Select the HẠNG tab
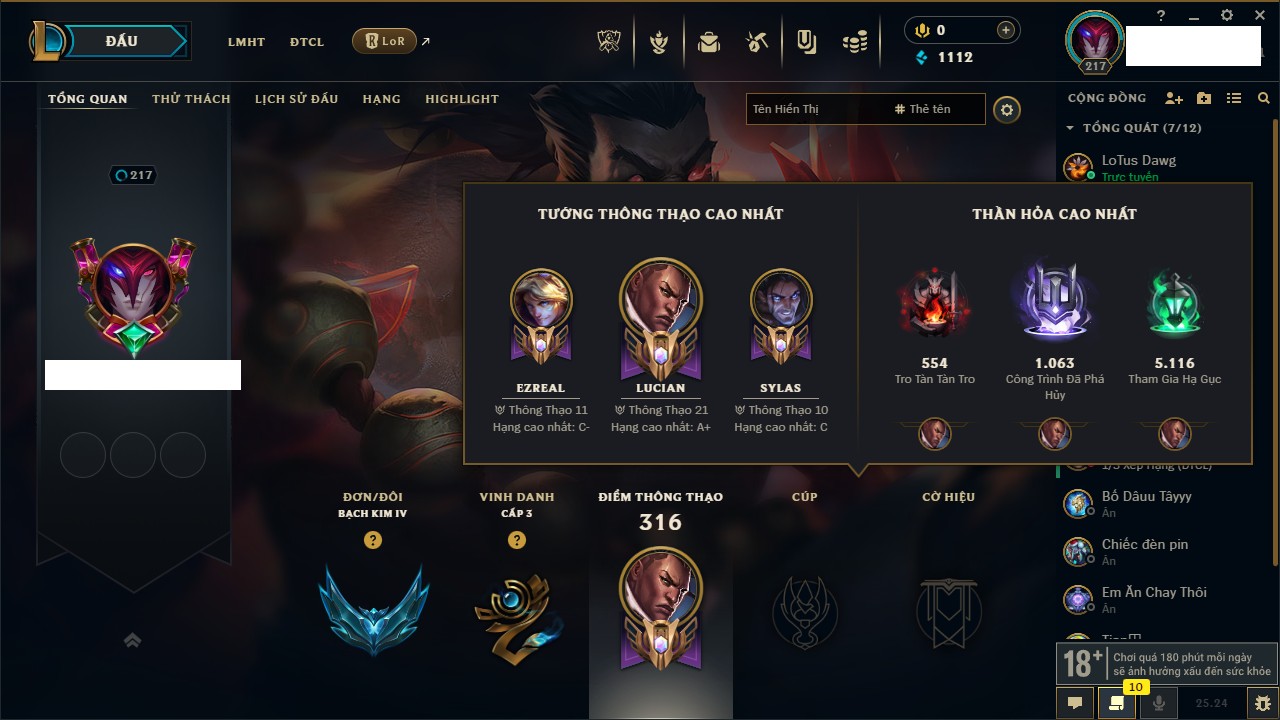1280x720 pixels. pos(381,99)
